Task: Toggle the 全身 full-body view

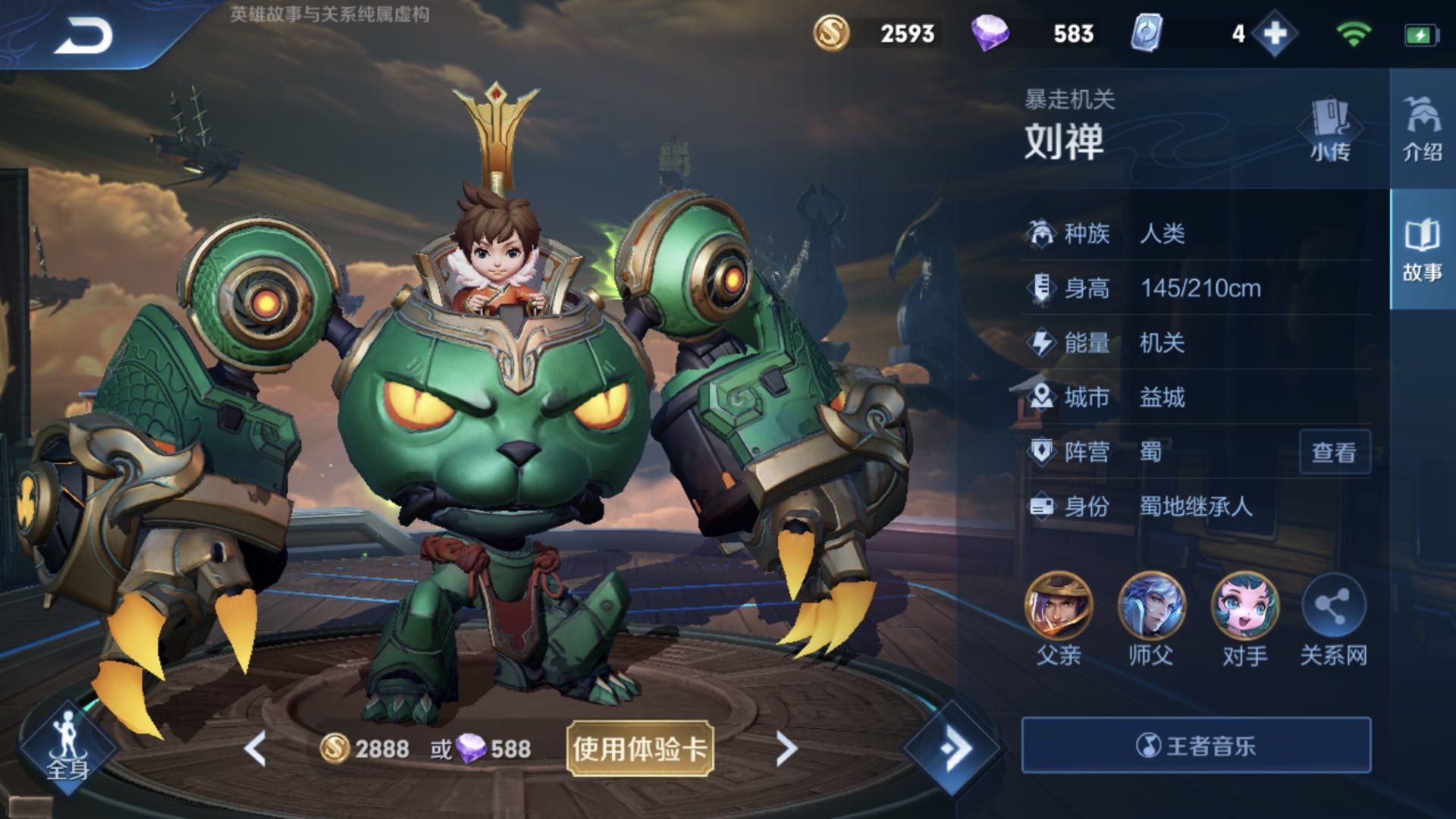Action: tap(68, 747)
